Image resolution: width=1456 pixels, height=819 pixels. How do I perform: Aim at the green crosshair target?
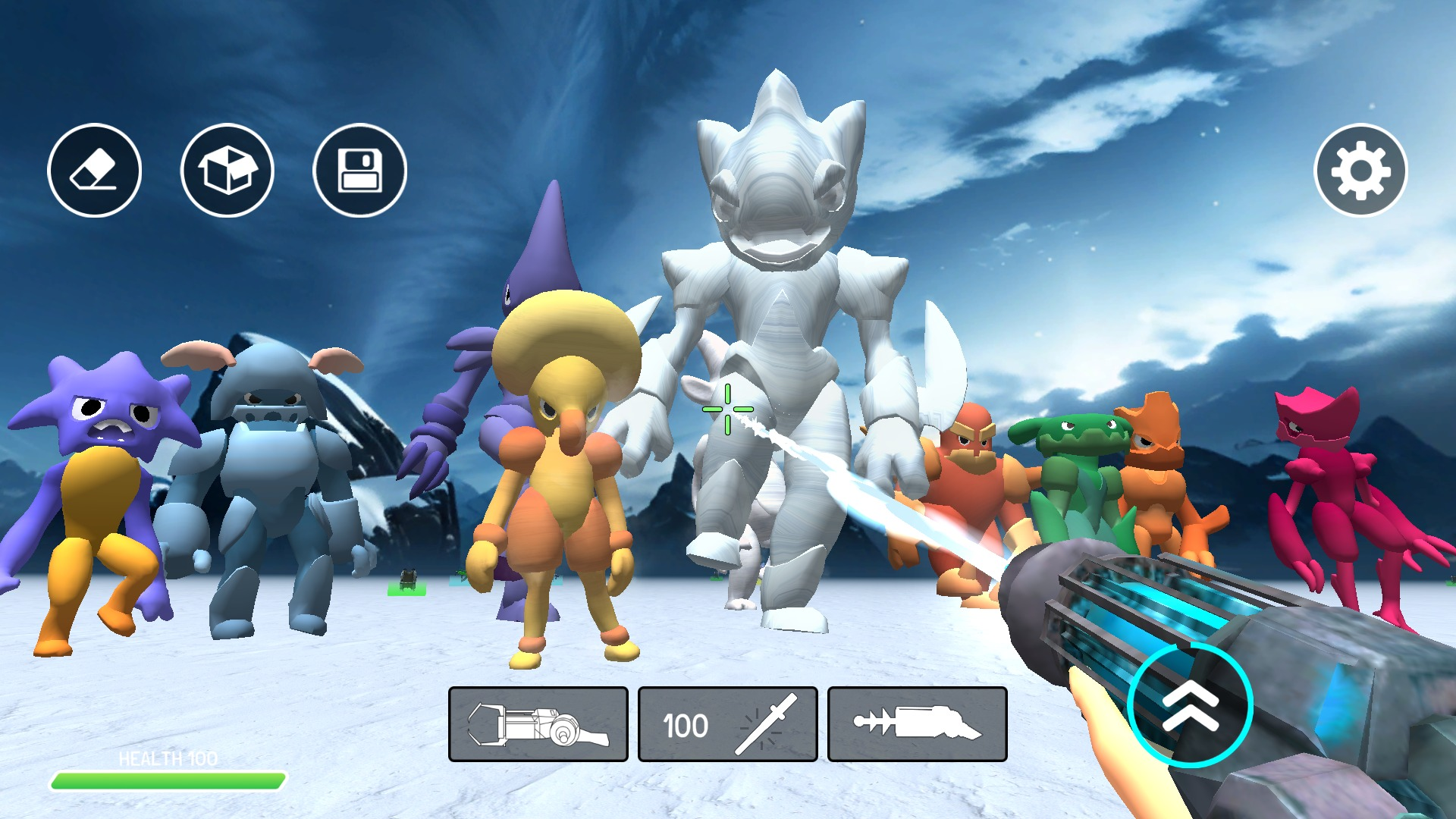coord(729,409)
